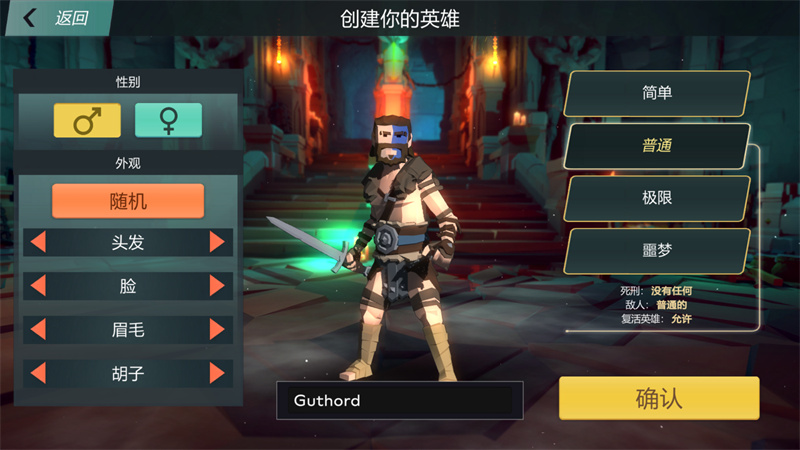Screen dimensions: 800x450
Task: Choose the 噩梦 difficulty
Action: (x=657, y=251)
